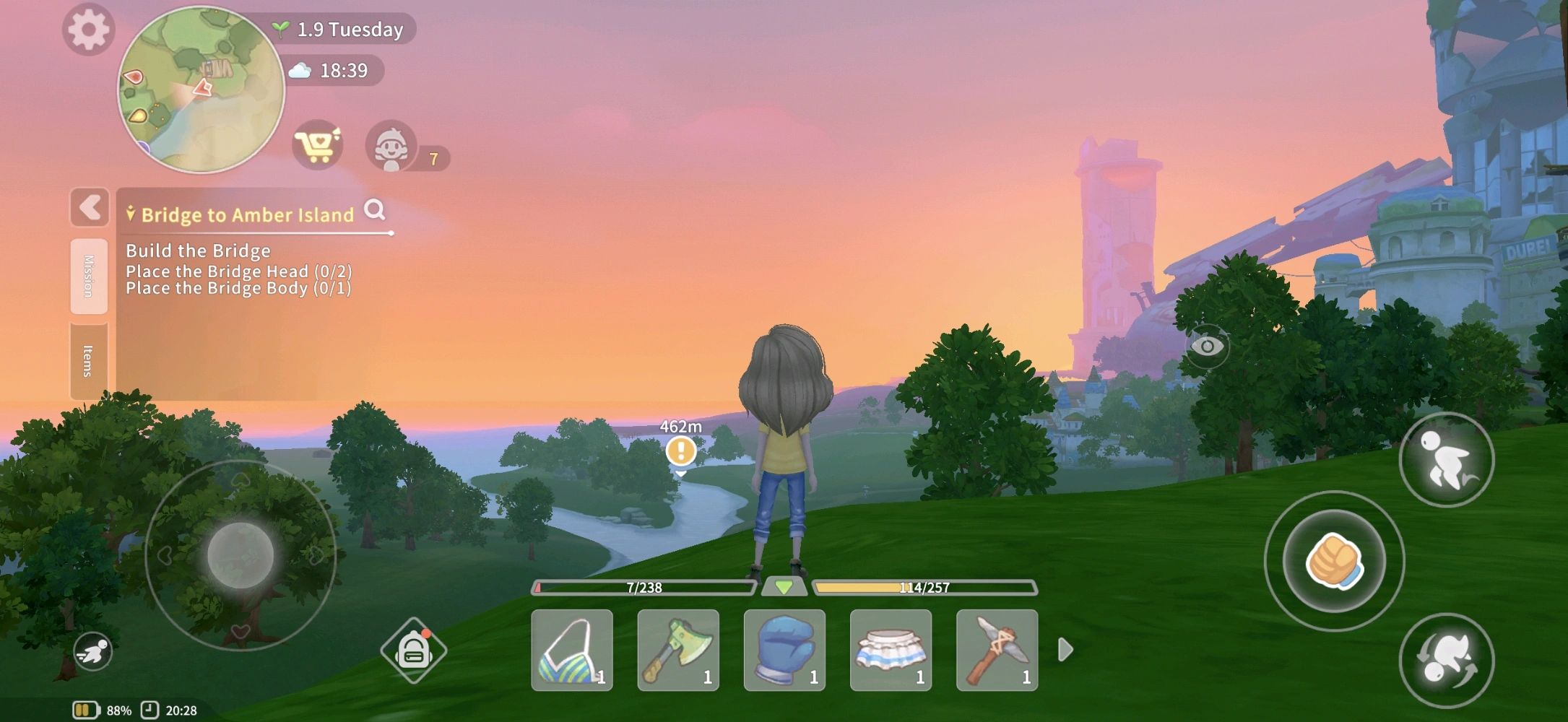Open the circular minimap
The height and width of the screenshot is (722, 1568).
[201, 90]
